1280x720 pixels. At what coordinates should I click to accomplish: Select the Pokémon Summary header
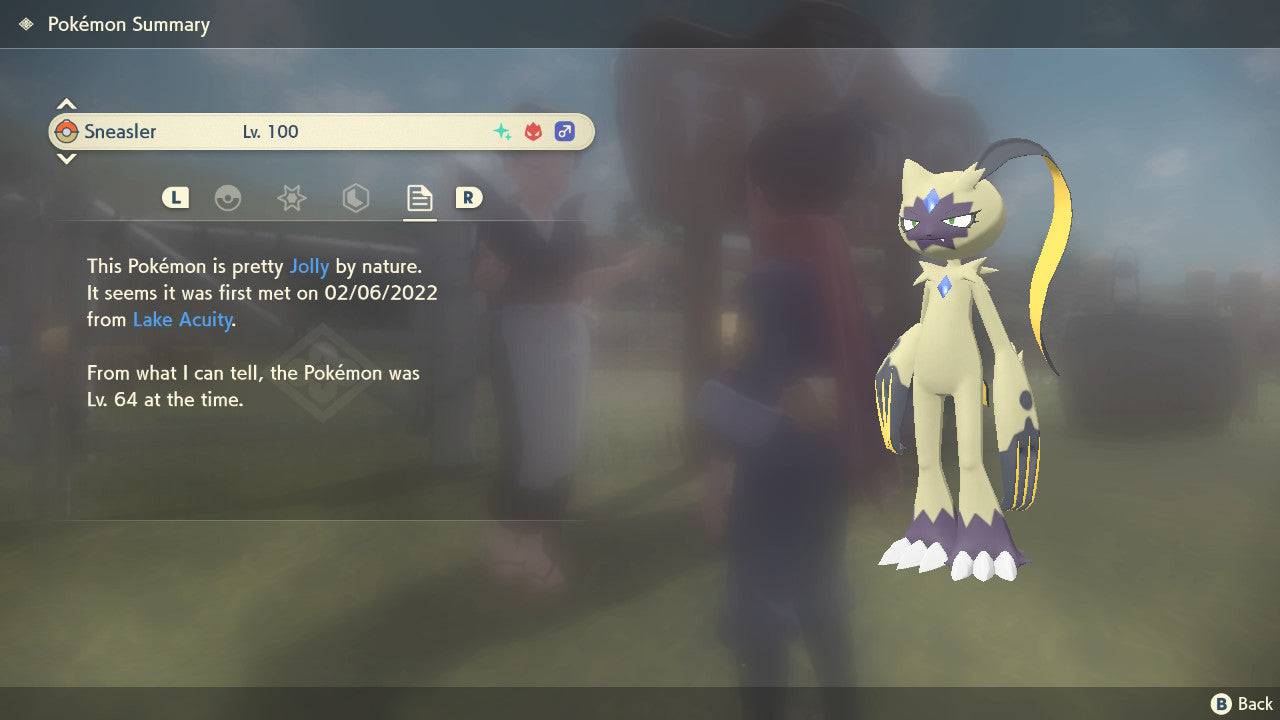coord(128,24)
